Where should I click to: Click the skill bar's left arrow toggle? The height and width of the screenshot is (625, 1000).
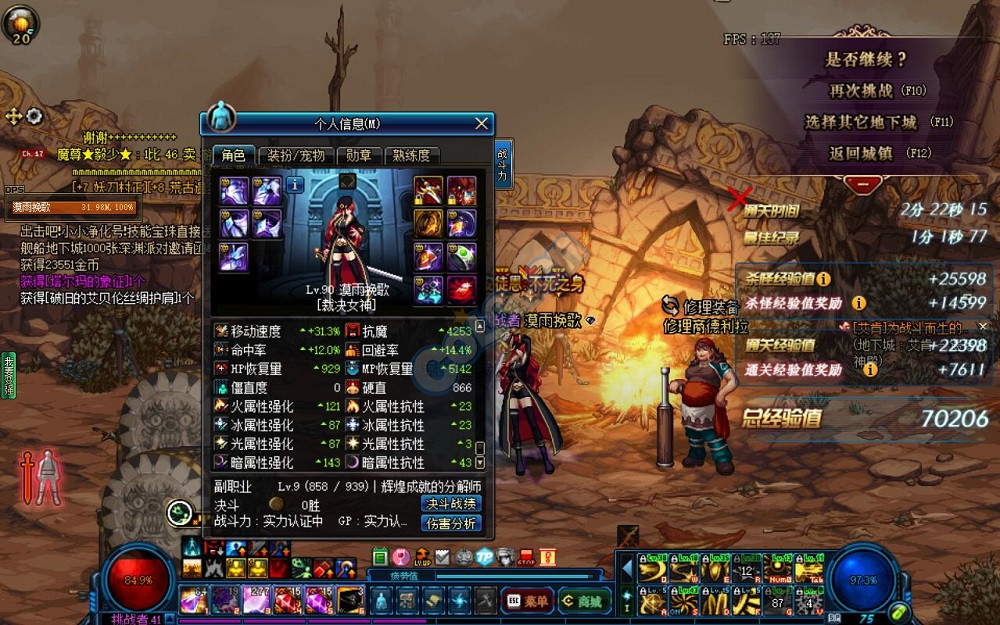627,568
